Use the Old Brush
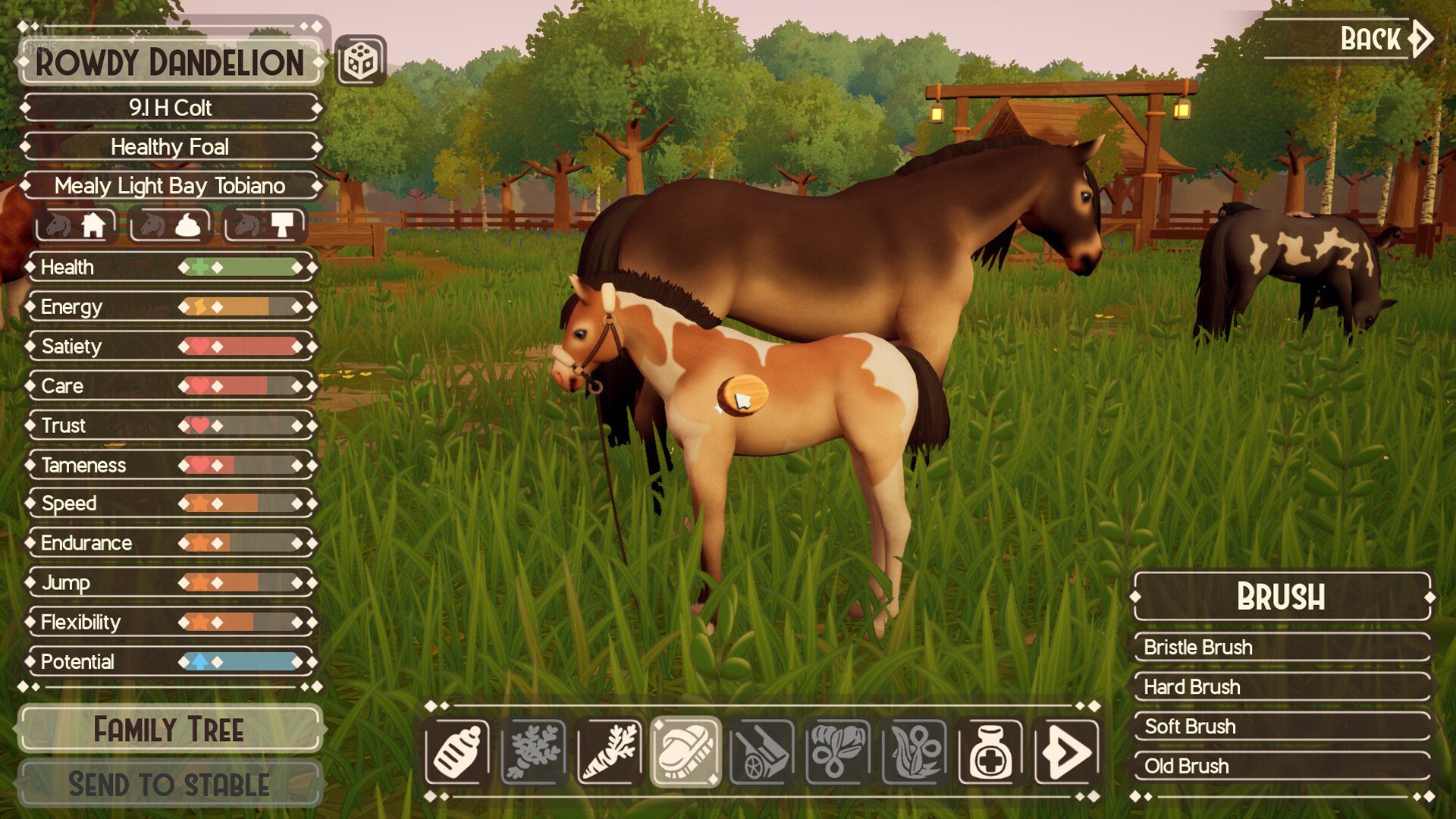1456x819 pixels. pos(1282,765)
